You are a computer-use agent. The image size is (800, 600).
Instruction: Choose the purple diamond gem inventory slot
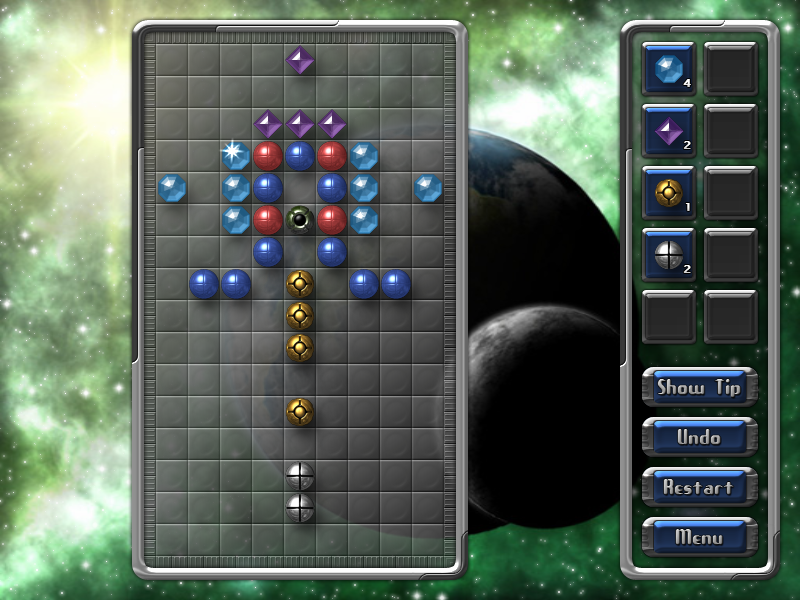(667, 130)
